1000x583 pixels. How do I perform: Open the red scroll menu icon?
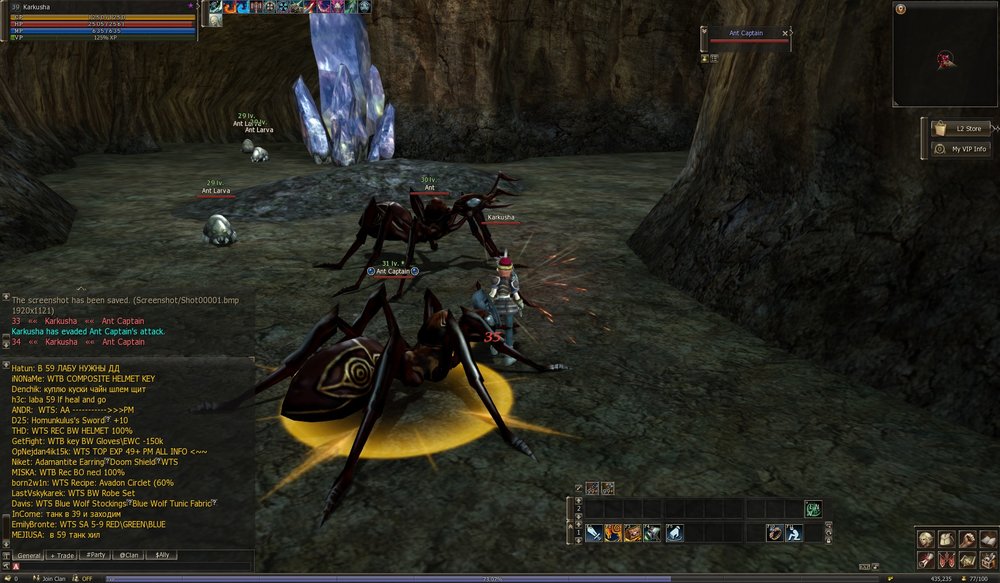pyautogui.click(x=926, y=559)
